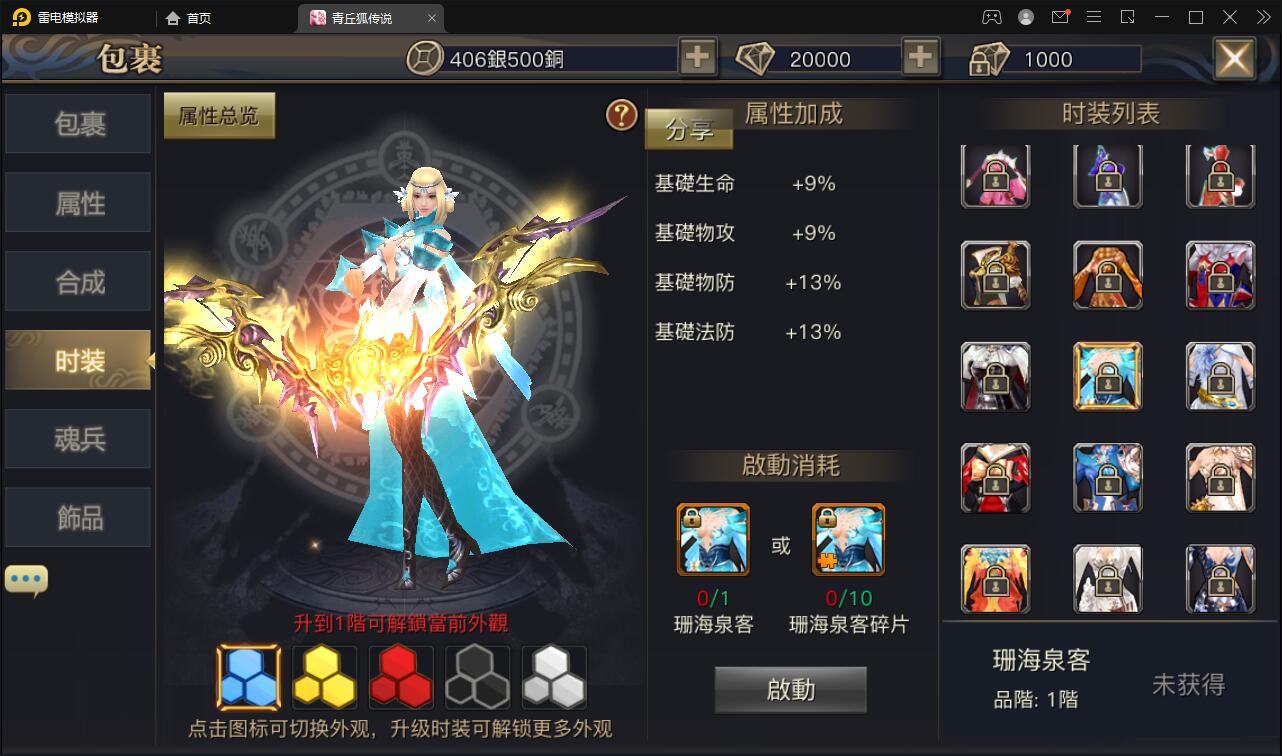Expand more emulator options via double-arrow icon
This screenshot has height=756, width=1282.
[1263, 17]
